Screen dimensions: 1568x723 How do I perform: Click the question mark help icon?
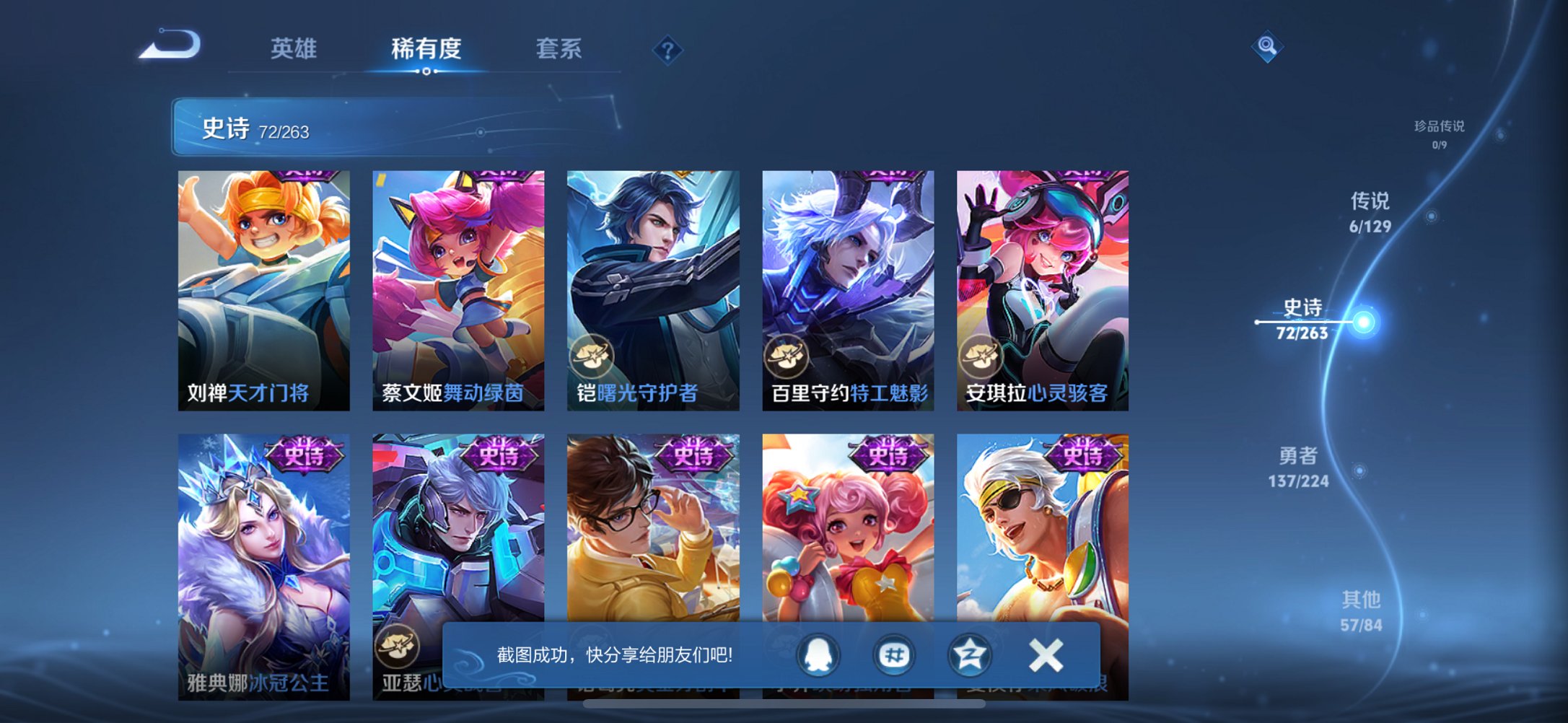[667, 50]
